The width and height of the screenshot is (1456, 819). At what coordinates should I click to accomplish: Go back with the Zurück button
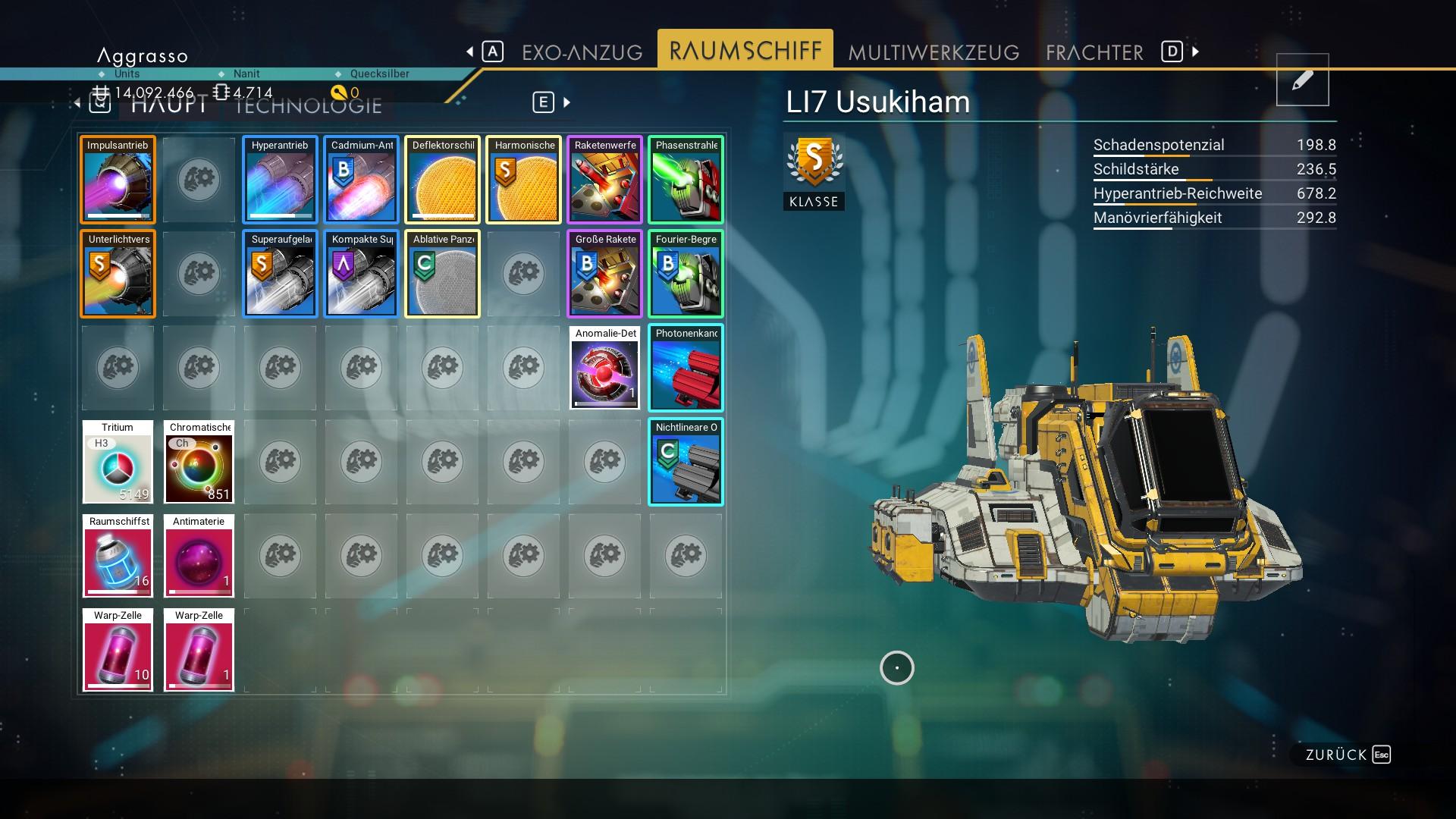pyautogui.click(x=1347, y=755)
